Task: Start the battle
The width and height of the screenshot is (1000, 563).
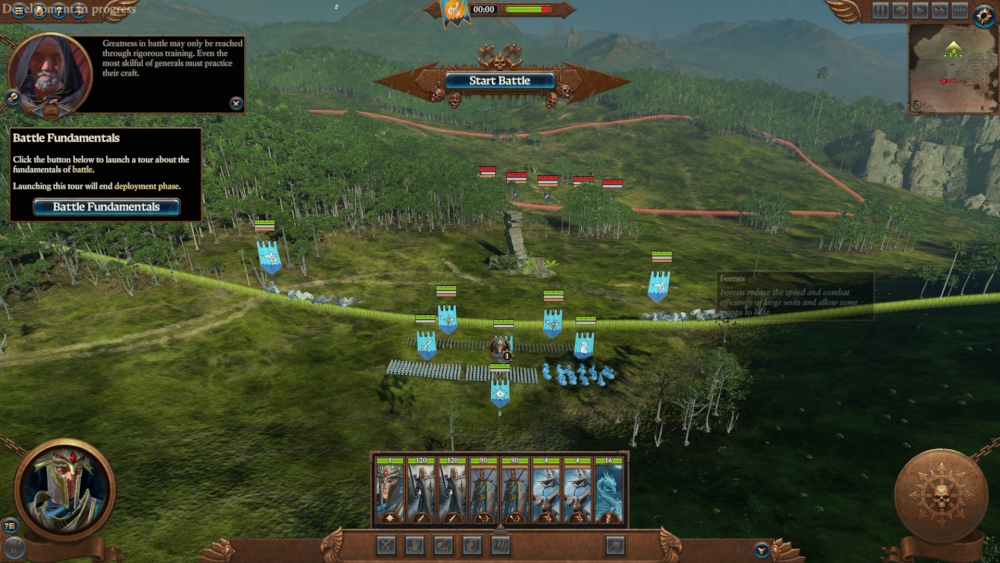Action: tap(500, 80)
